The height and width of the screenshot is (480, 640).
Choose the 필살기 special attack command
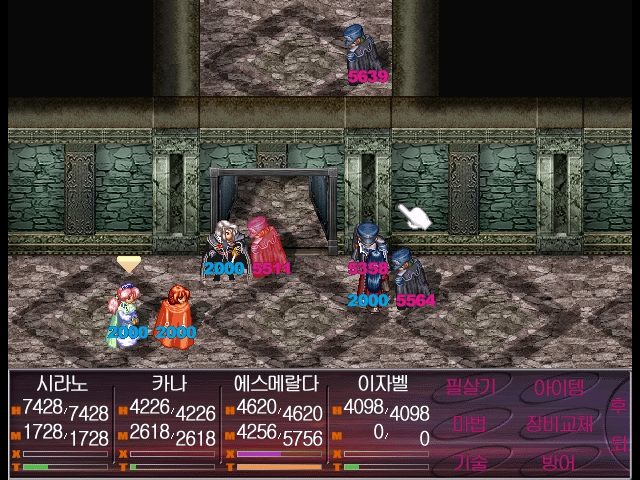tap(471, 387)
